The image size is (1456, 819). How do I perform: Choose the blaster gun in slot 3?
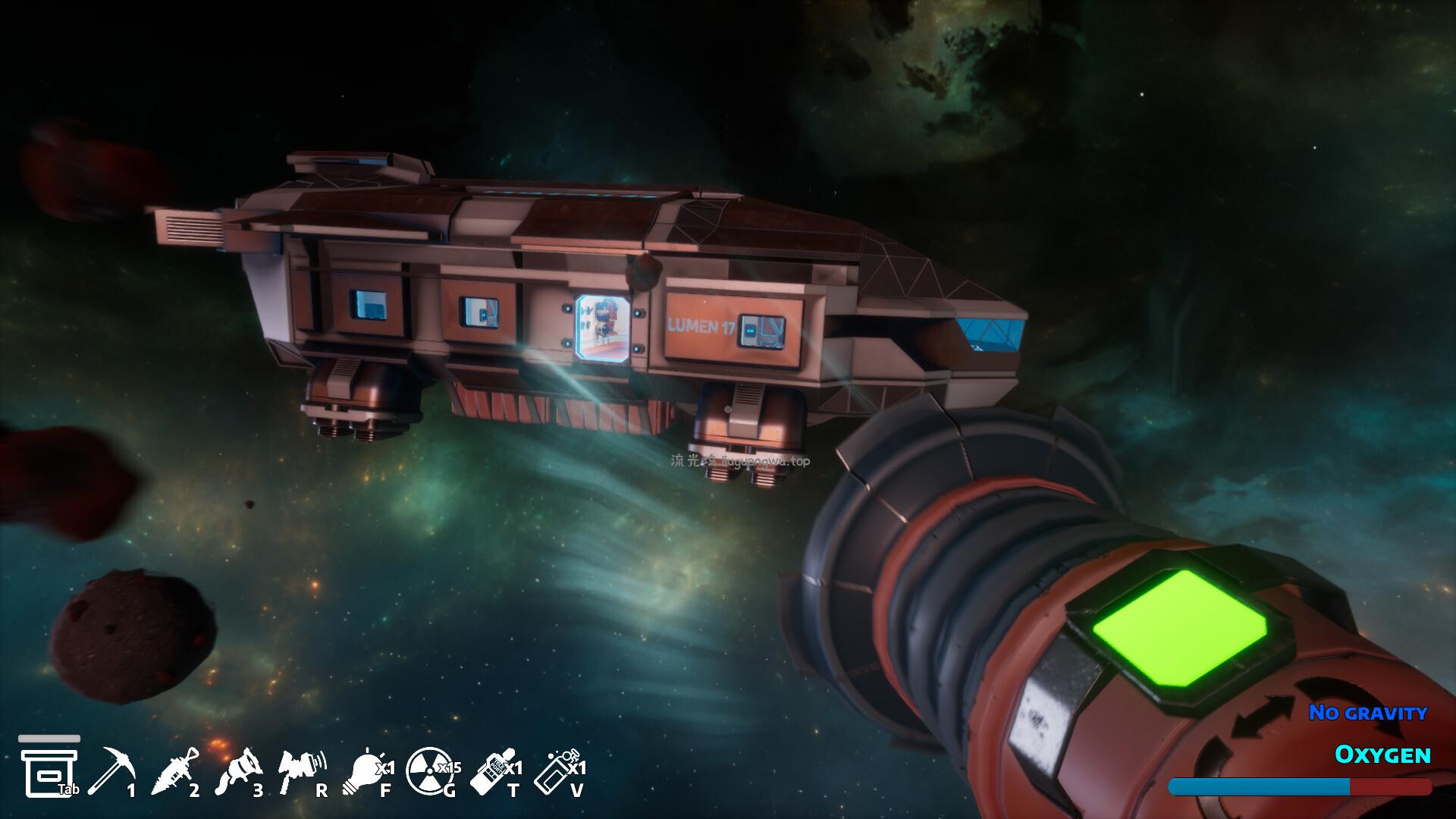click(x=238, y=770)
